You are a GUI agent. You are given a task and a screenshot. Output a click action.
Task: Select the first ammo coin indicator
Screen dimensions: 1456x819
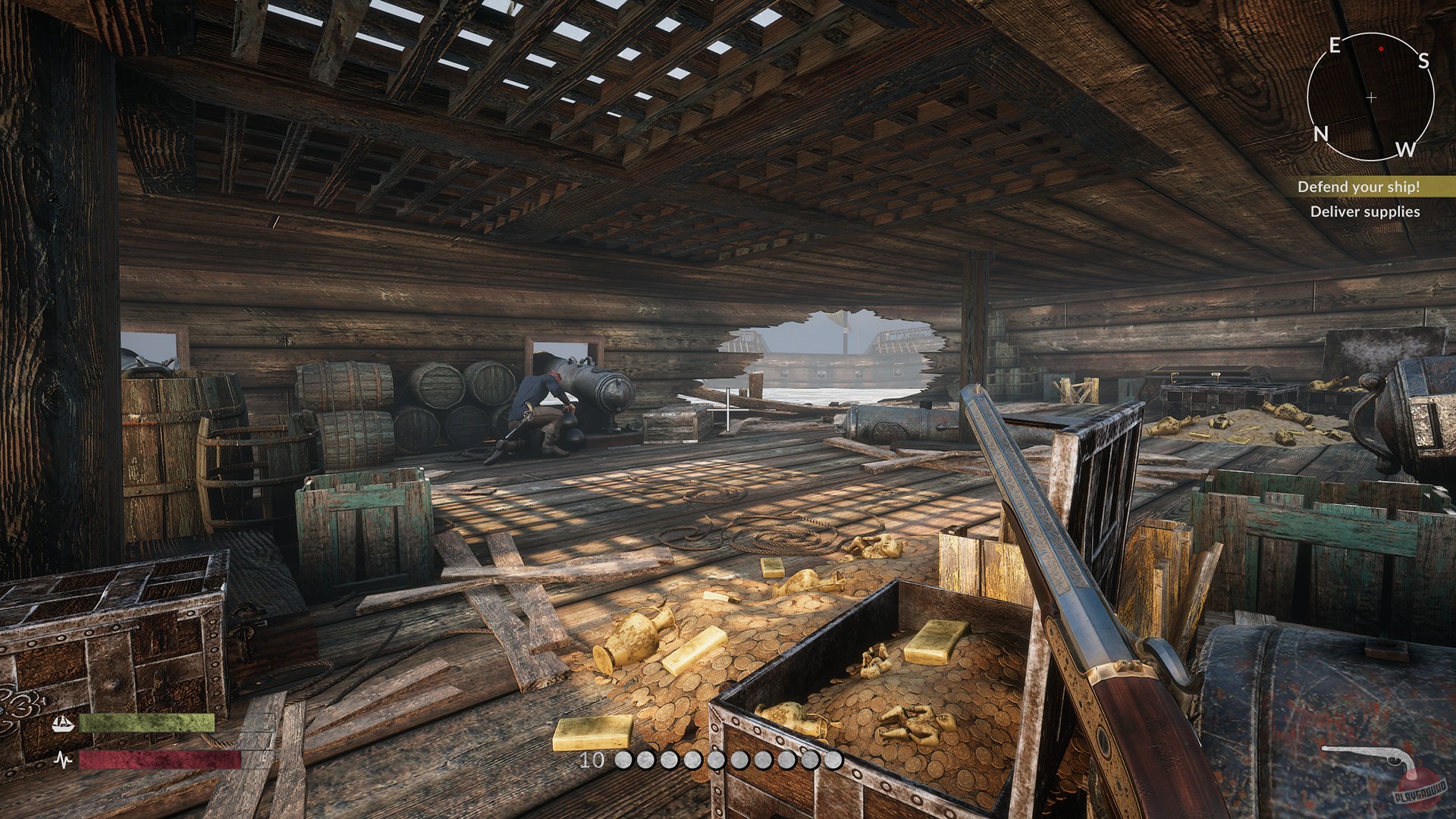[626, 758]
